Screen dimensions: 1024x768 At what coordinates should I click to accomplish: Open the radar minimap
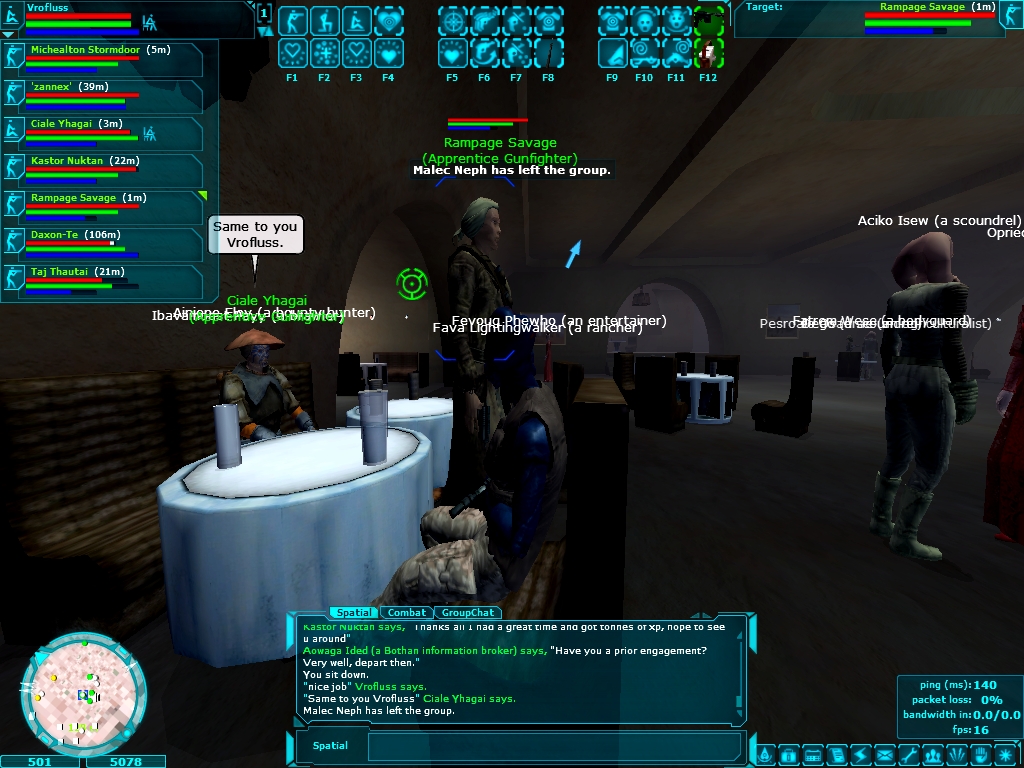coord(83,691)
